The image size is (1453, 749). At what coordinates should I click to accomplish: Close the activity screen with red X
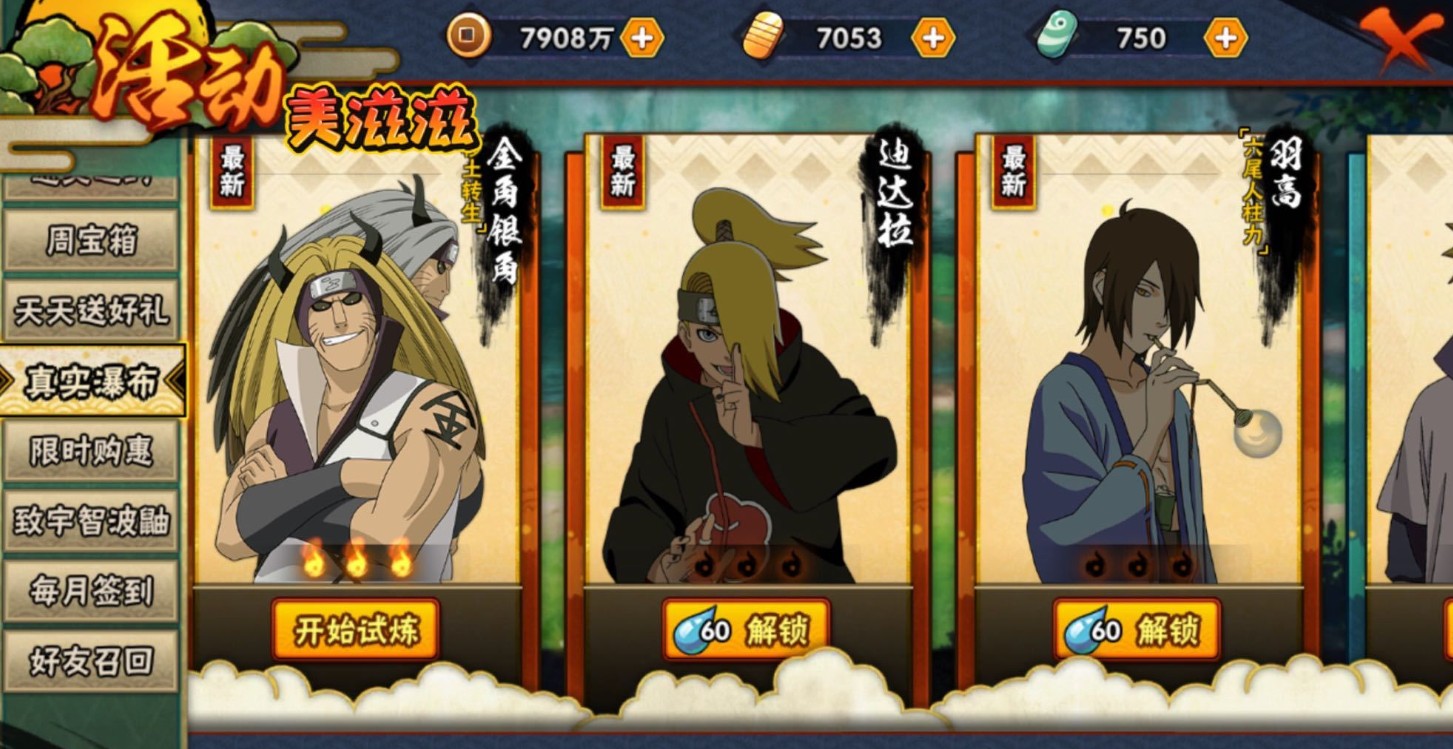[1403, 38]
